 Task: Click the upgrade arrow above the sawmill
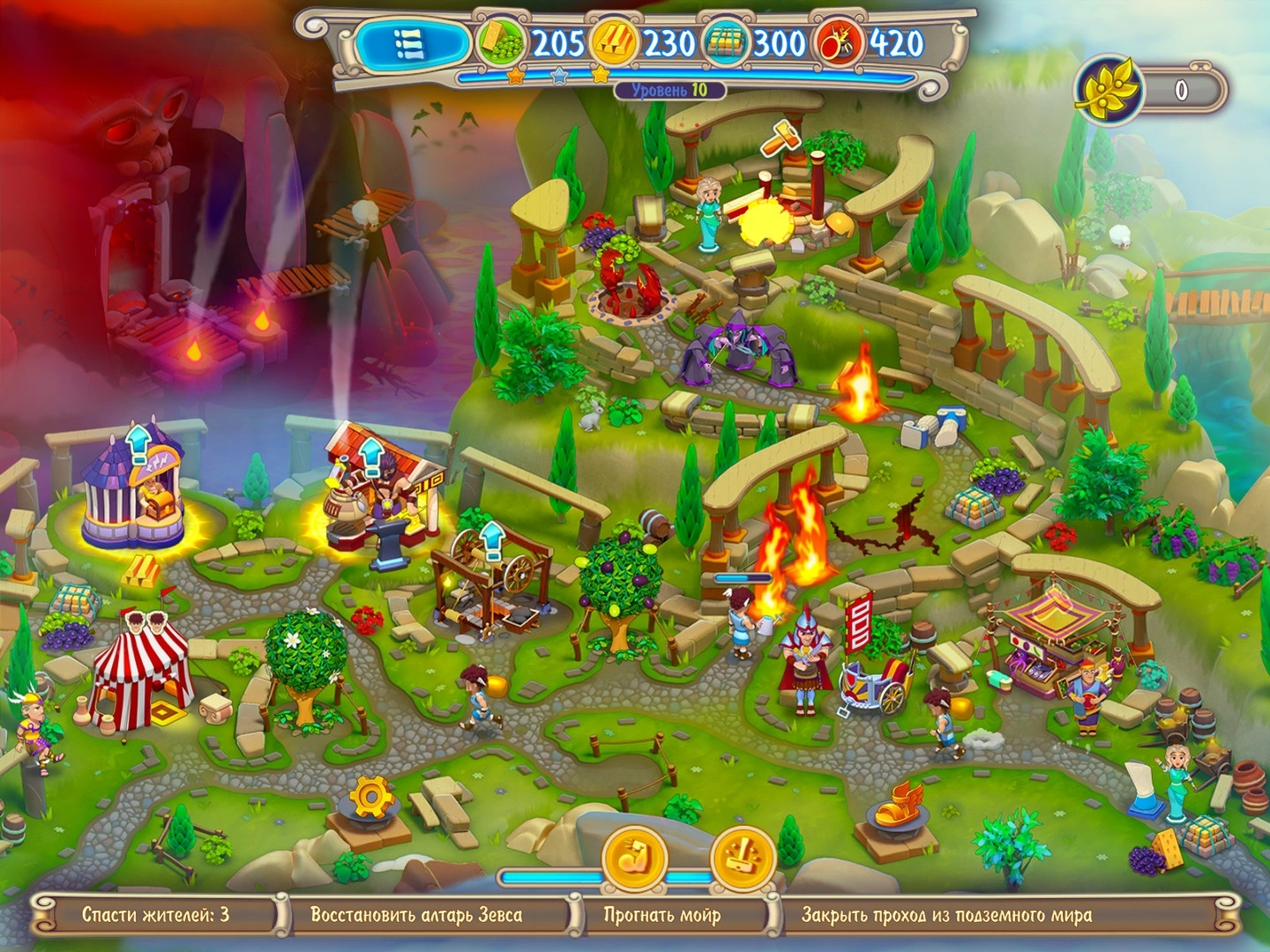pyautogui.click(x=491, y=535)
